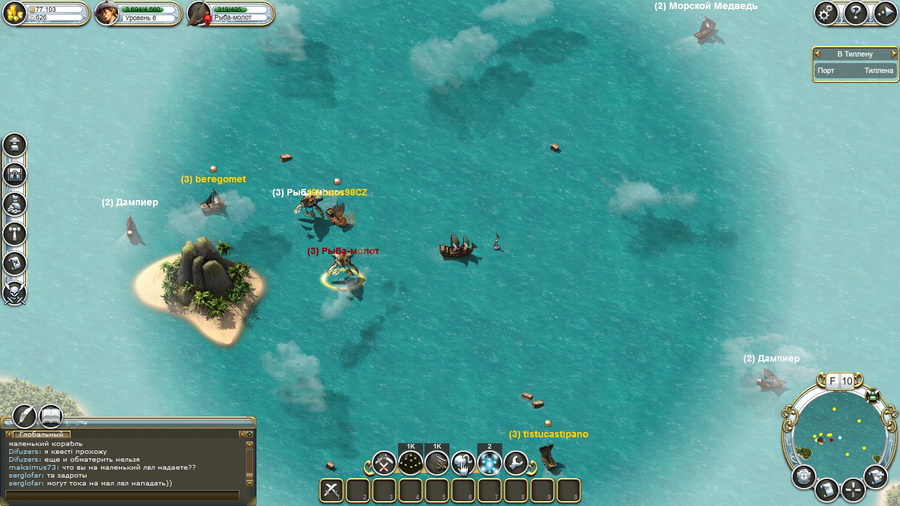This screenshot has width=900, height=506.
Task: Use the wrench repair ability
Action: click(515, 462)
